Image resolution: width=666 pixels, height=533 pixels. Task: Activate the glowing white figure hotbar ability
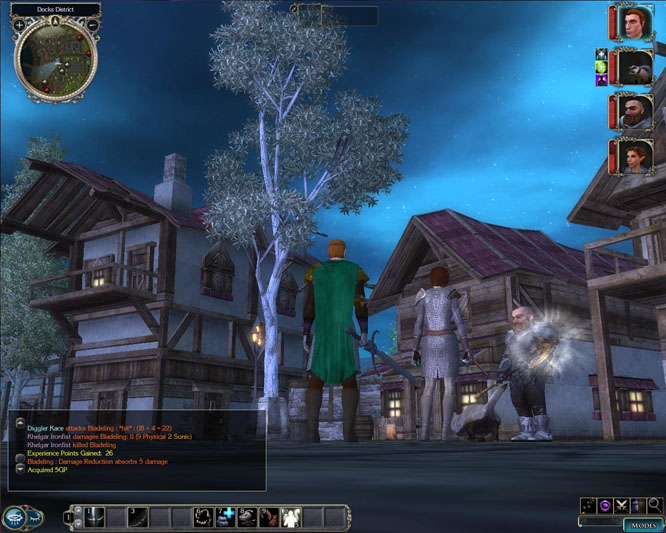coord(291,517)
